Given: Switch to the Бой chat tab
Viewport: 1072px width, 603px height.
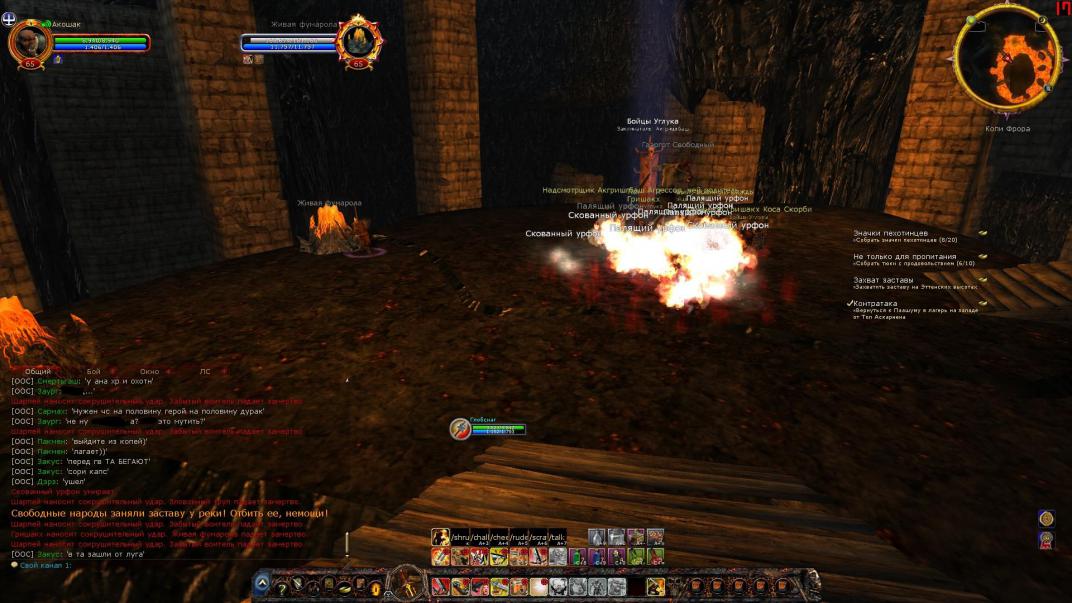Looking at the screenshot, I should [x=93, y=371].
